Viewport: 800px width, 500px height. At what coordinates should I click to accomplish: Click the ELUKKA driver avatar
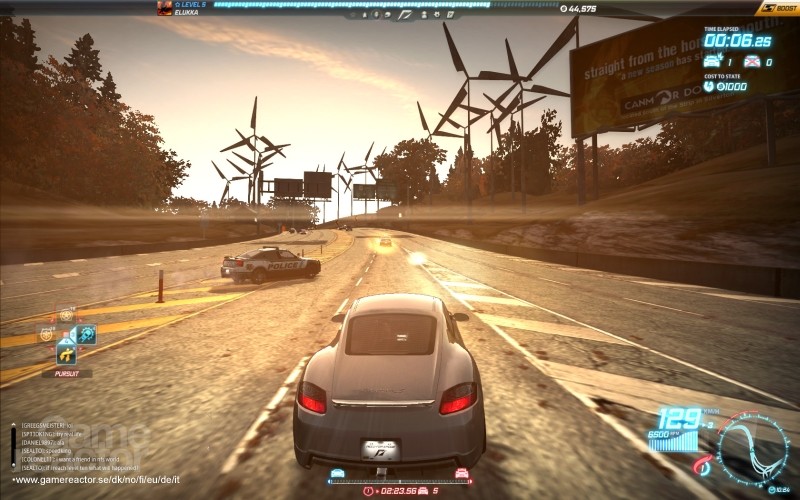164,8
